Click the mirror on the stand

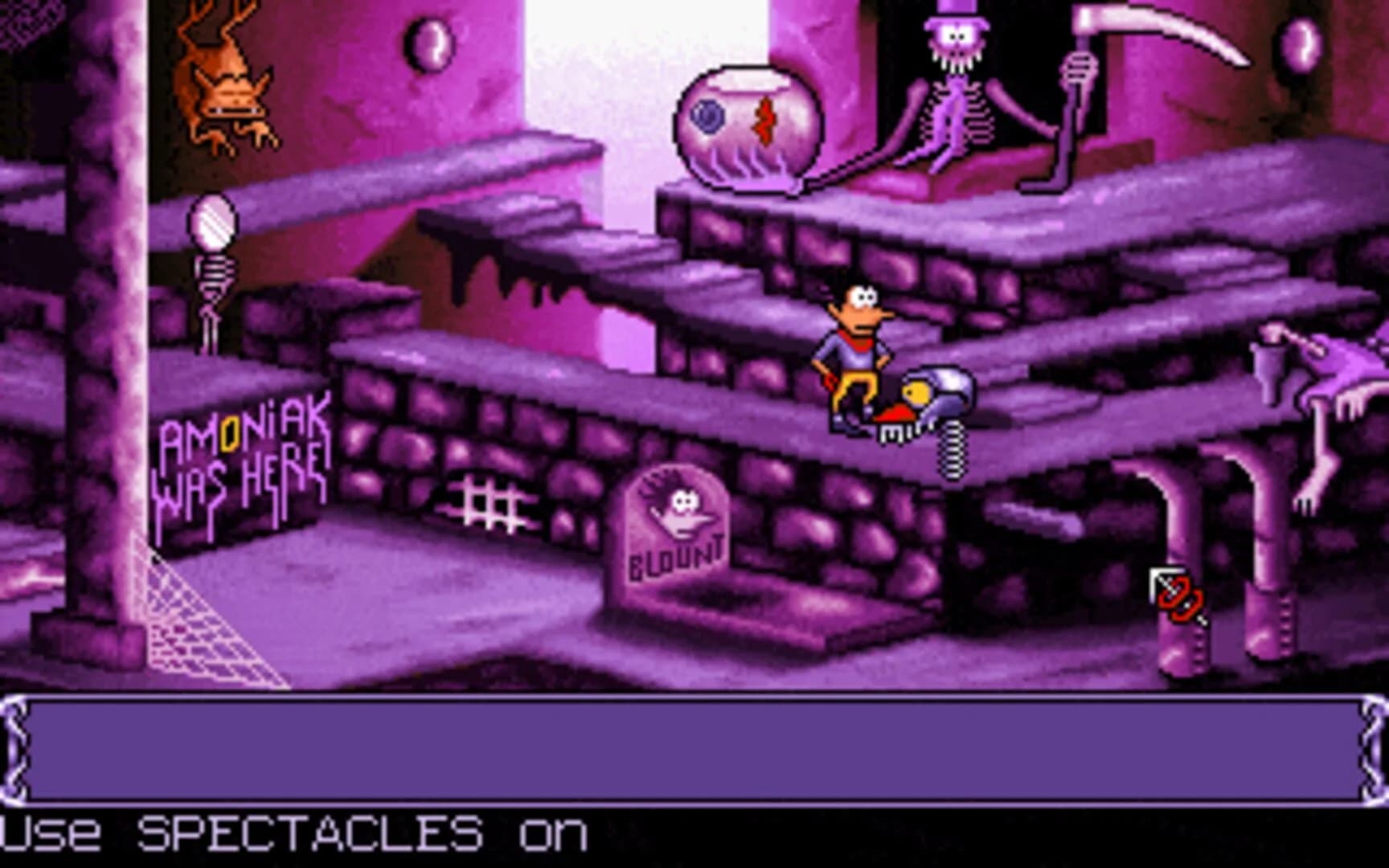[214, 221]
